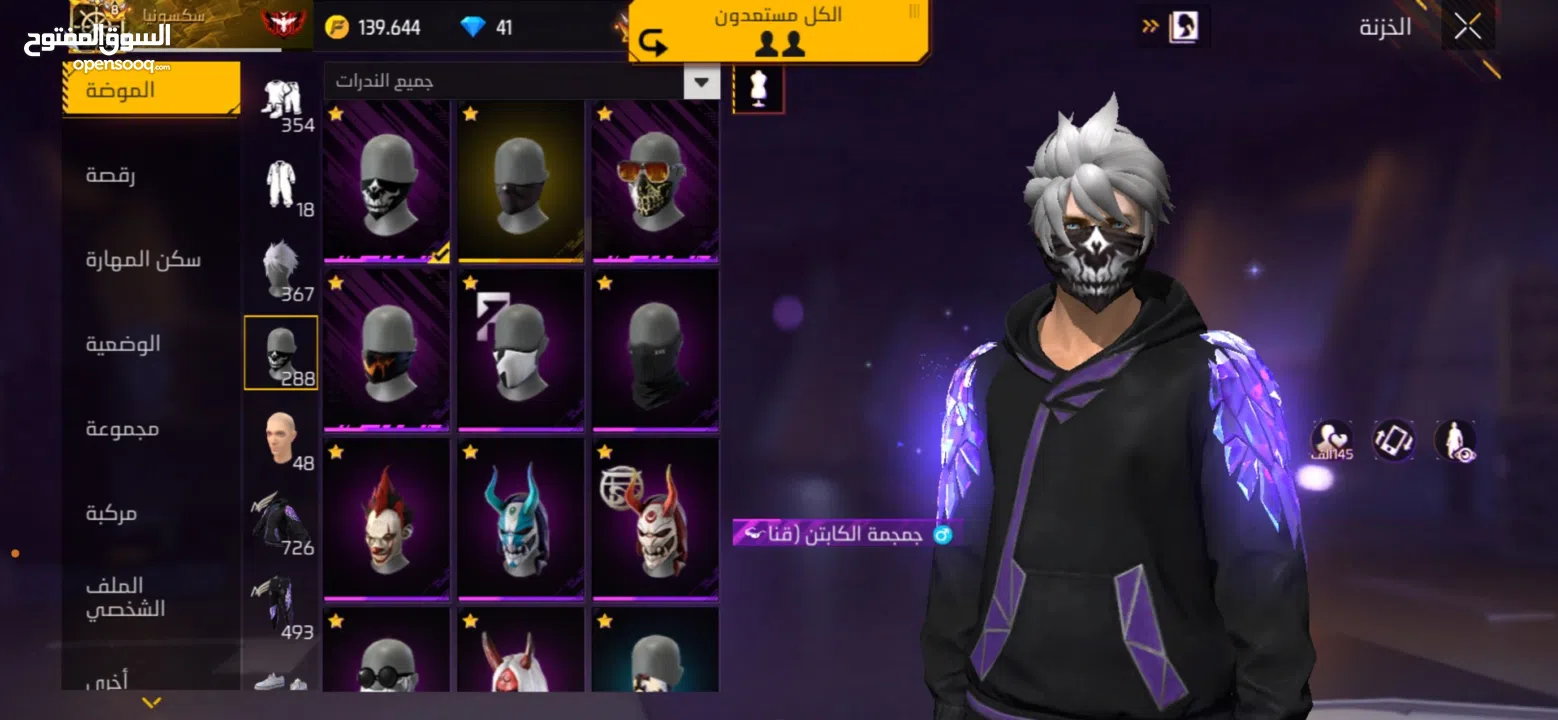
Task: Click the mannequin outfit preview button
Action: (758, 89)
